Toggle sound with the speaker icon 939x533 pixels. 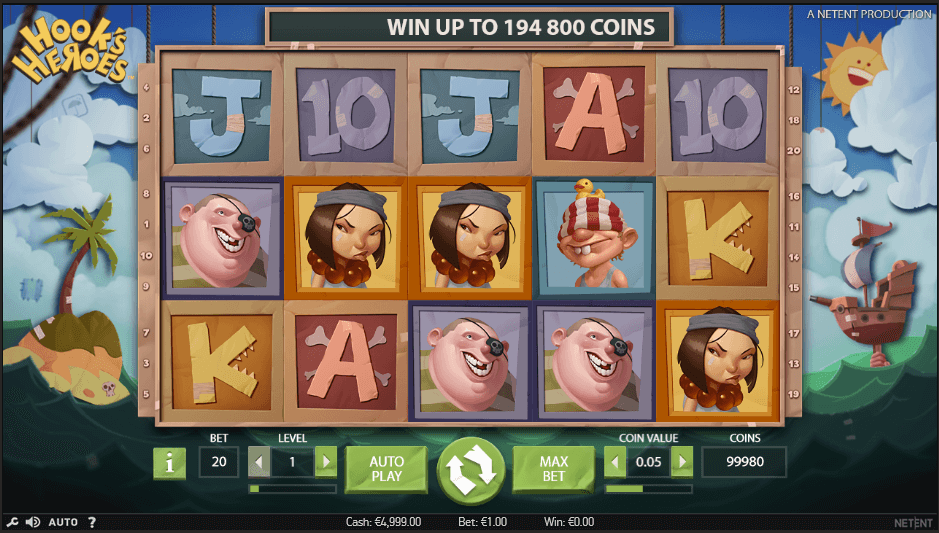pyautogui.click(x=32, y=522)
